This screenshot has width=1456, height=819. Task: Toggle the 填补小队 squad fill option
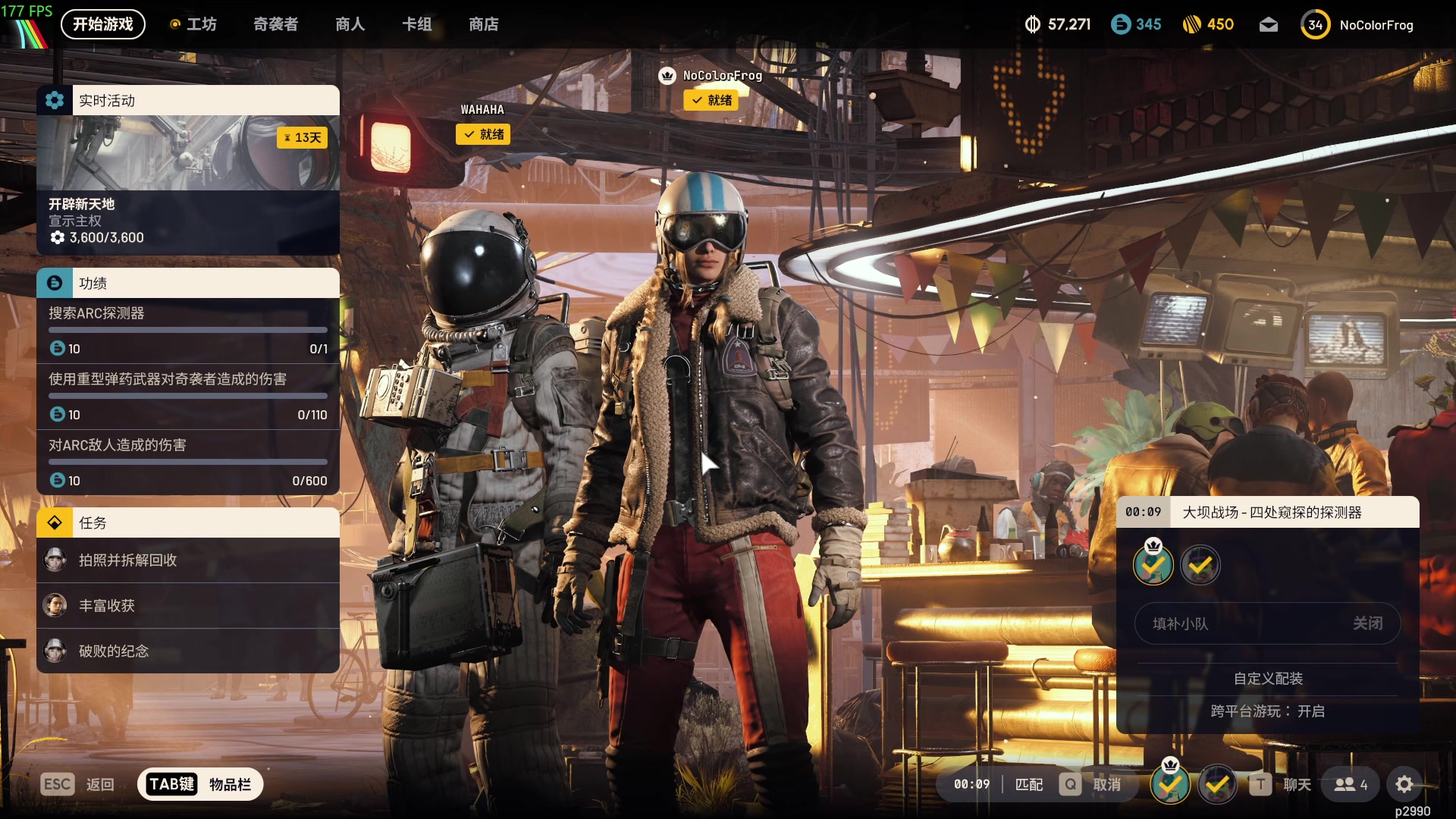point(1266,623)
